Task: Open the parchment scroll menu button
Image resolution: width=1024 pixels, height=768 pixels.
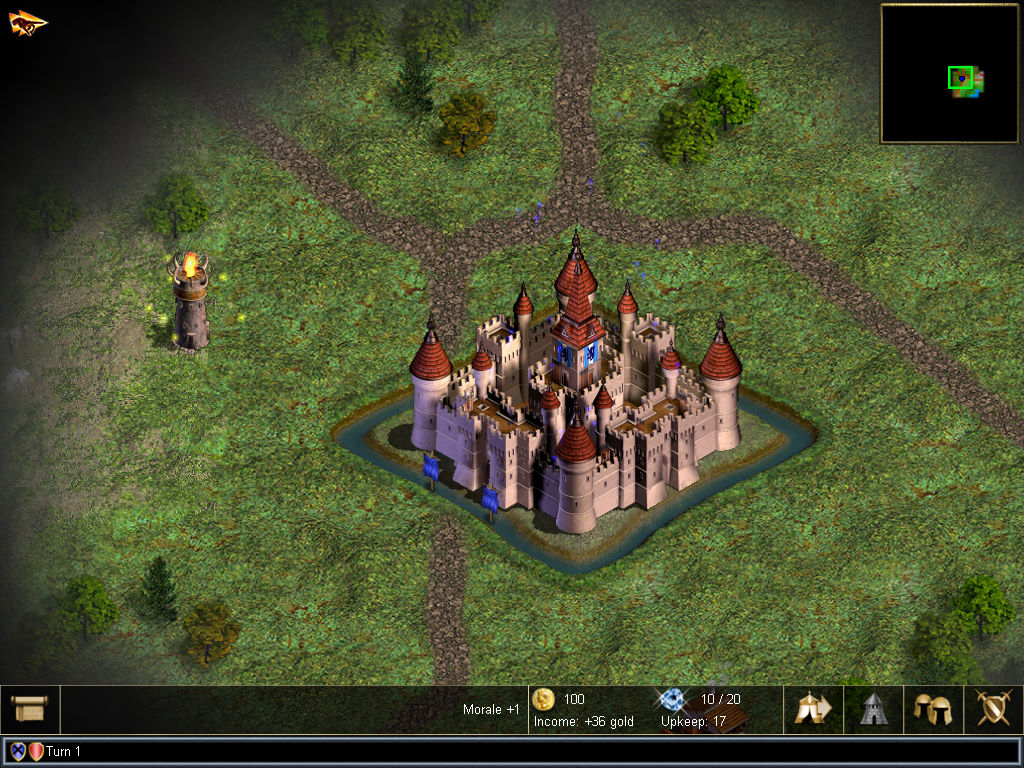Action: pyautogui.click(x=30, y=709)
